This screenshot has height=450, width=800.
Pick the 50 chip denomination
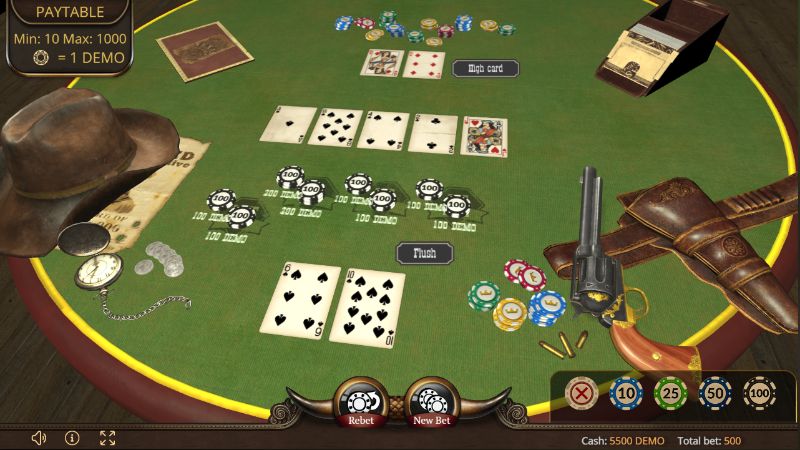click(x=714, y=393)
